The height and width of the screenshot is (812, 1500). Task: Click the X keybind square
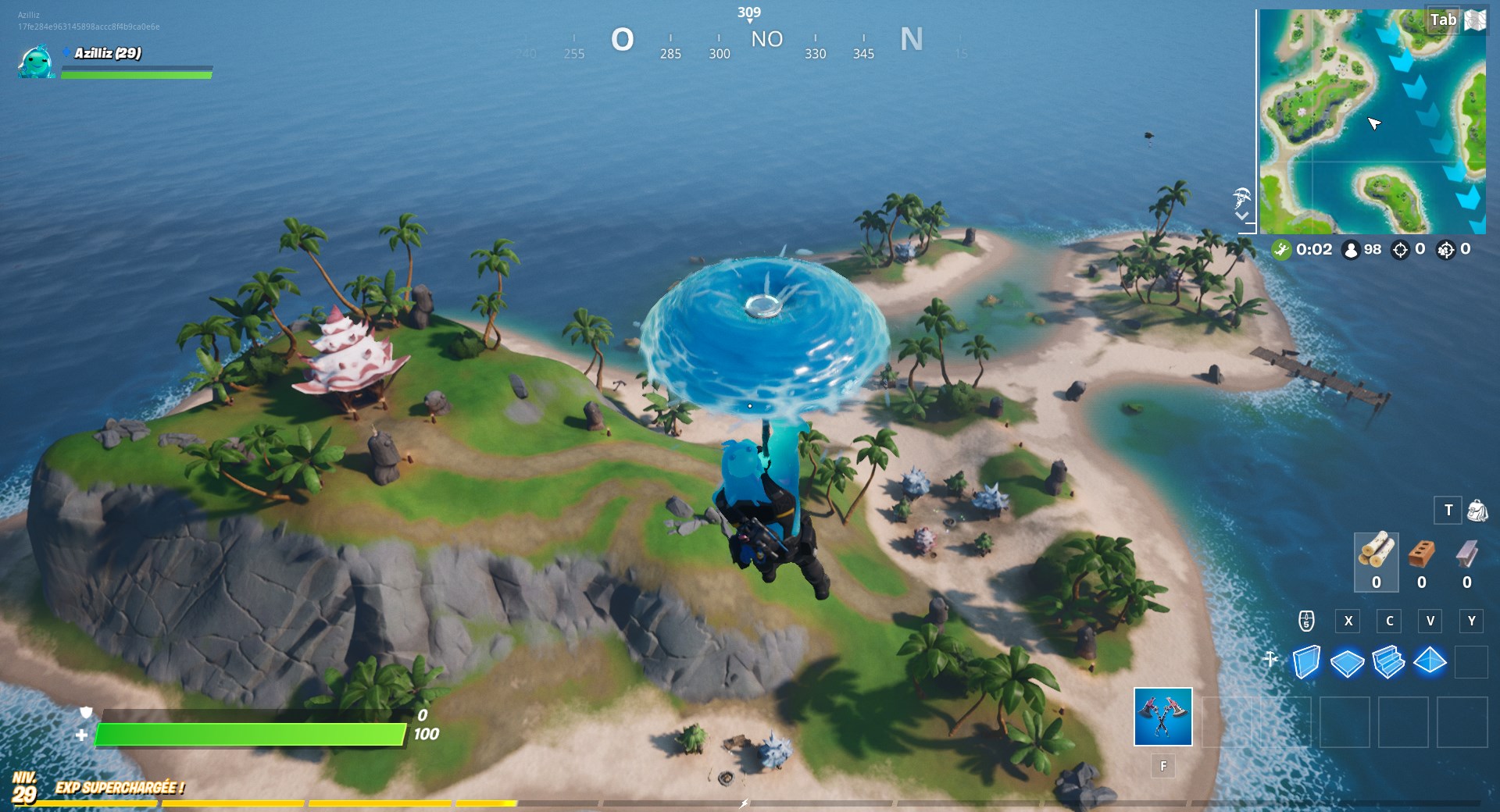(1348, 621)
